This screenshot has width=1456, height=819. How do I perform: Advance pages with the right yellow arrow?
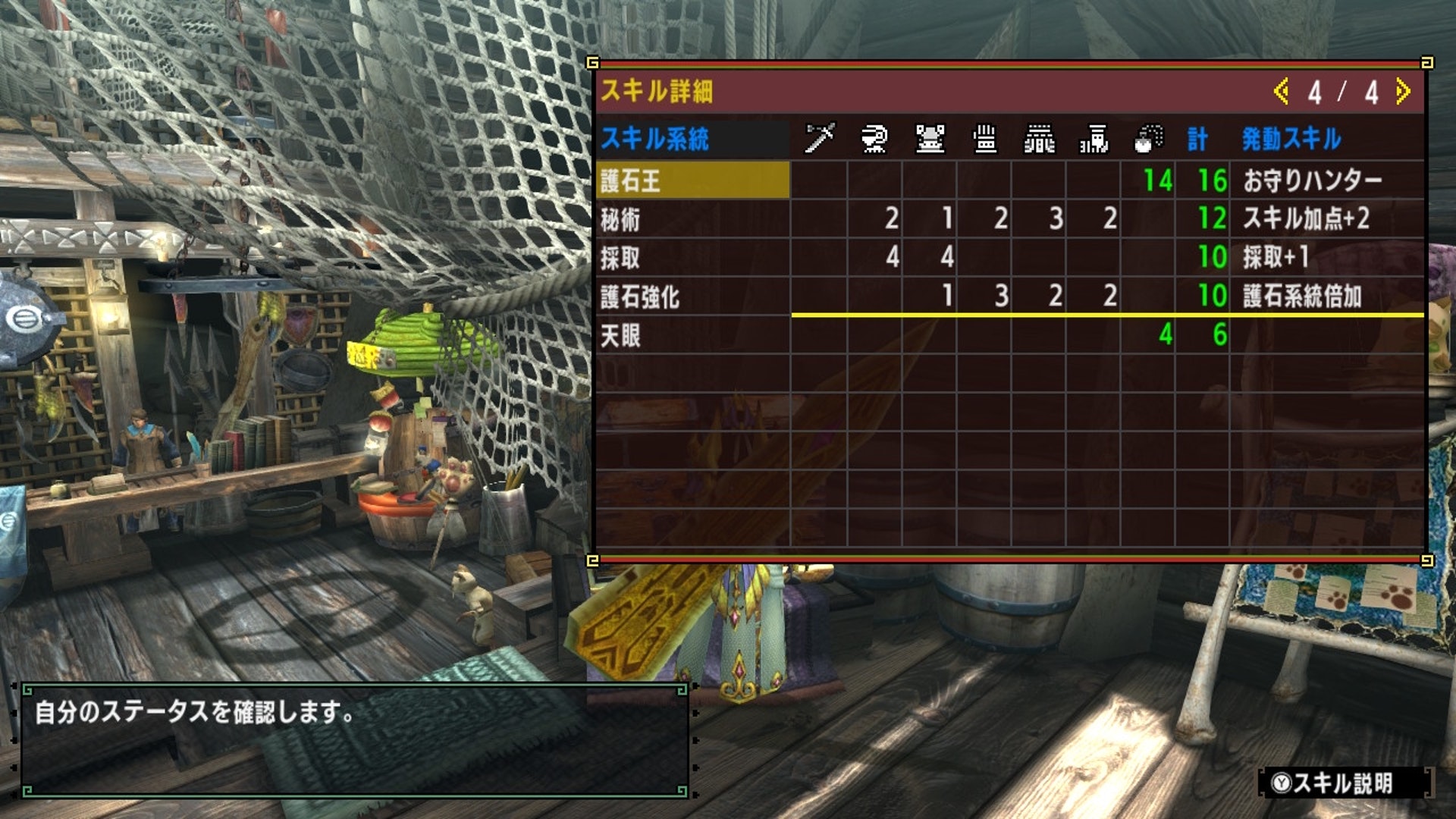coord(1403,92)
